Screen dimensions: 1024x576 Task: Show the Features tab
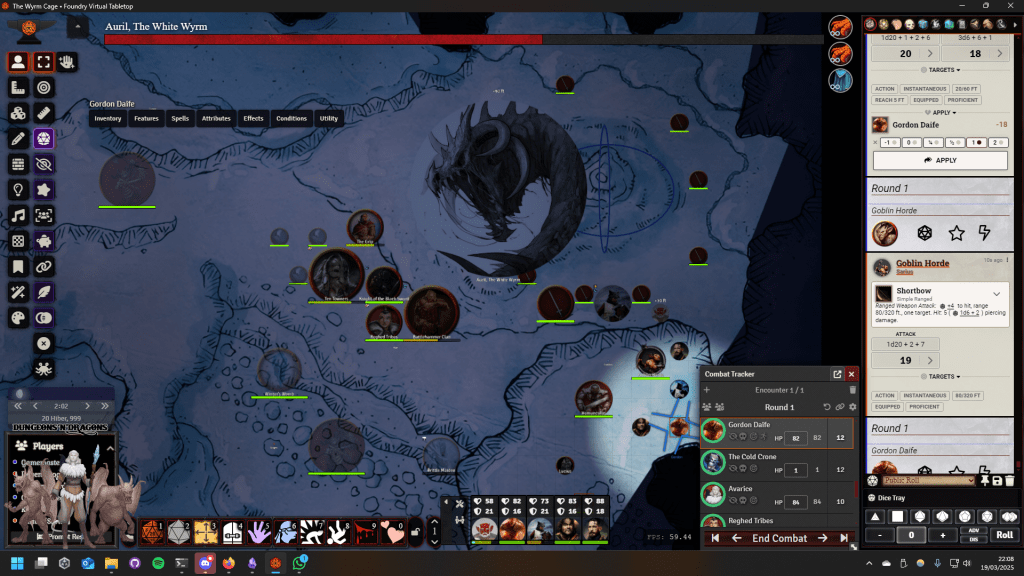click(x=146, y=118)
